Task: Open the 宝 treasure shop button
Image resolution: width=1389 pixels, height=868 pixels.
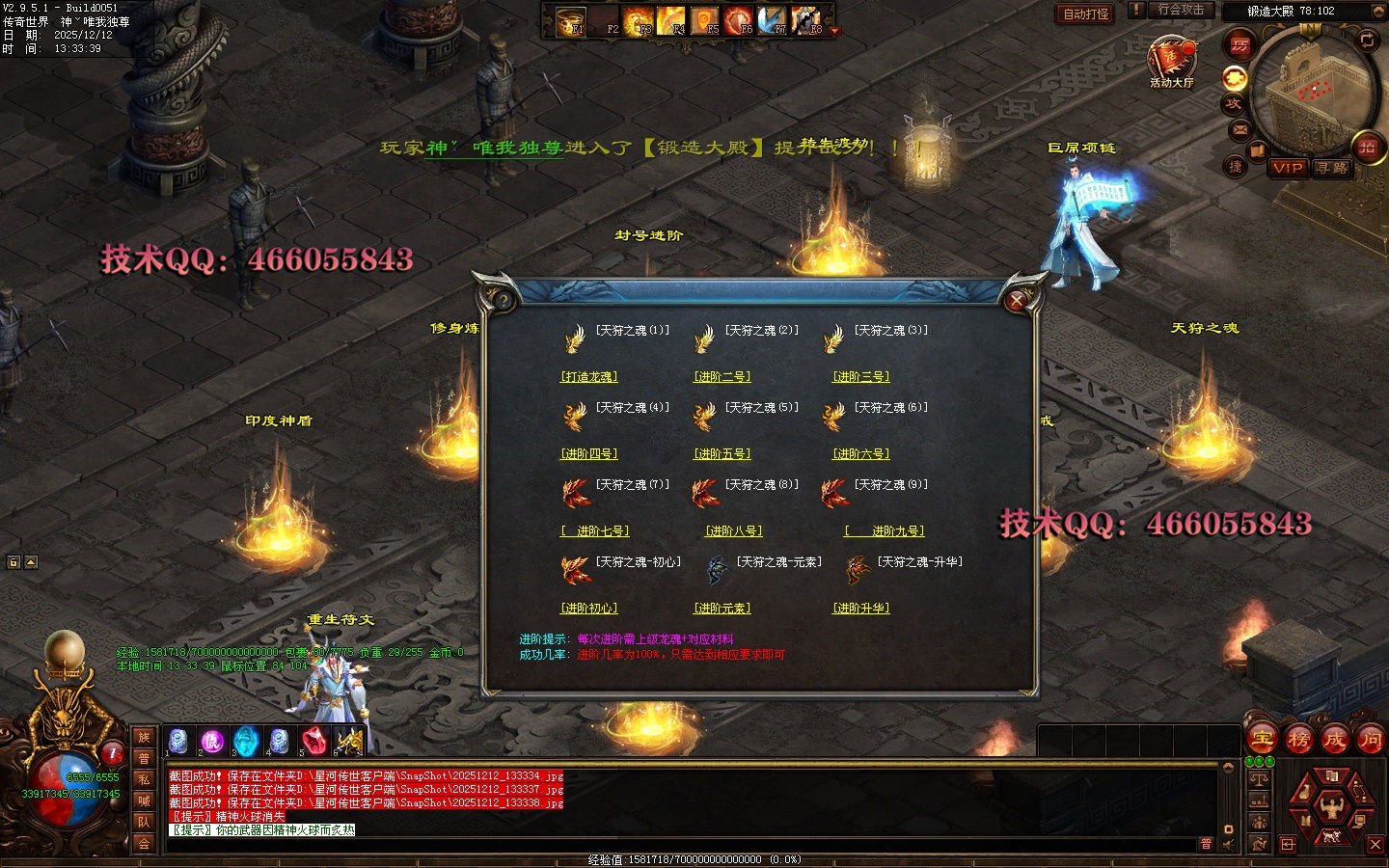Action: [x=1263, y=741]
